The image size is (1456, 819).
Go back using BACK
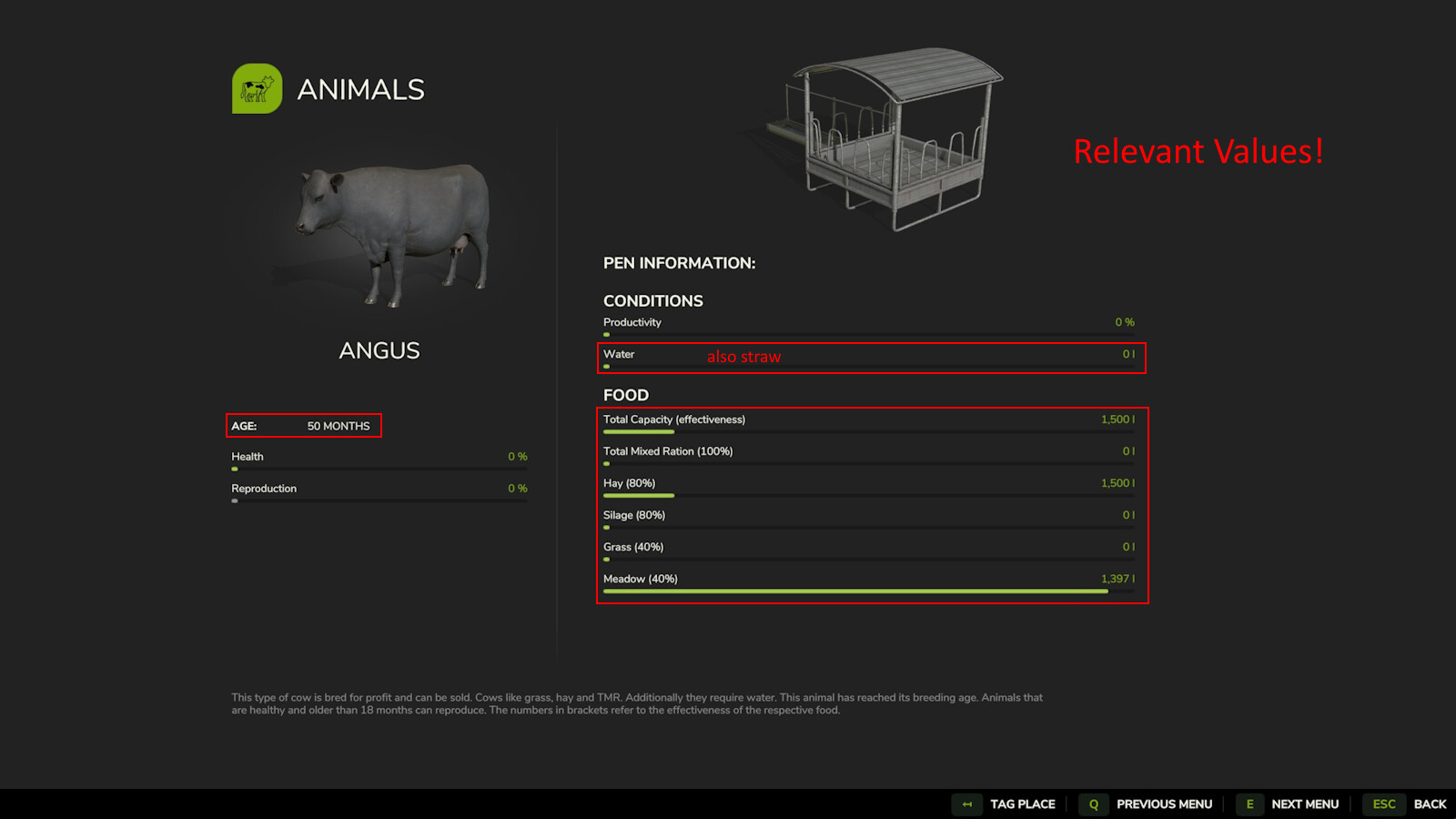pos(1431,804)
